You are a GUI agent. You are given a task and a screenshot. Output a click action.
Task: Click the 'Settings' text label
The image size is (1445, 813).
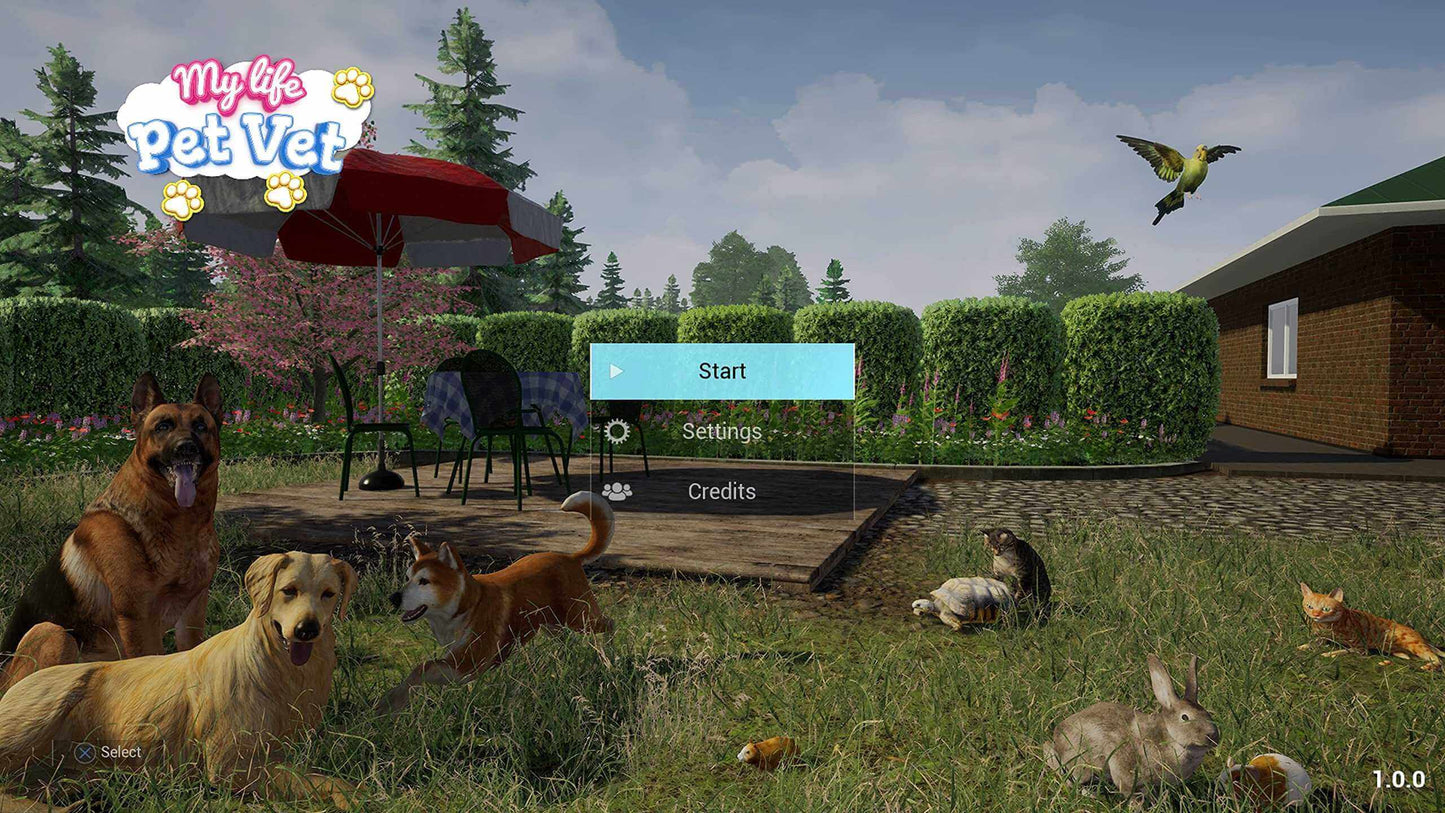[x=722, y=432]
